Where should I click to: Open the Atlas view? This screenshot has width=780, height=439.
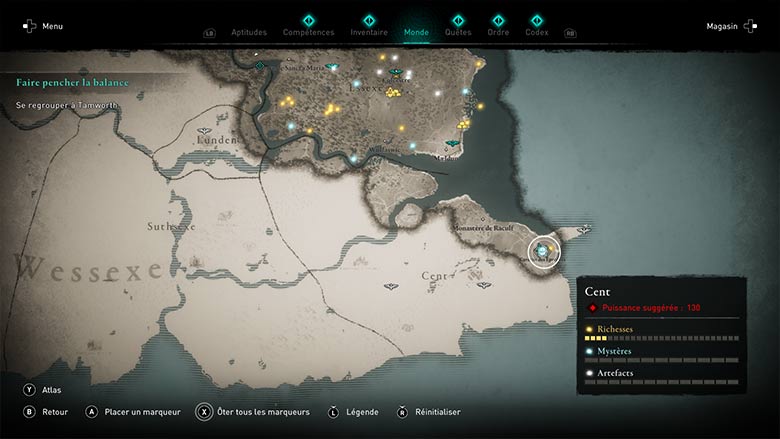[x=41, y=390]
